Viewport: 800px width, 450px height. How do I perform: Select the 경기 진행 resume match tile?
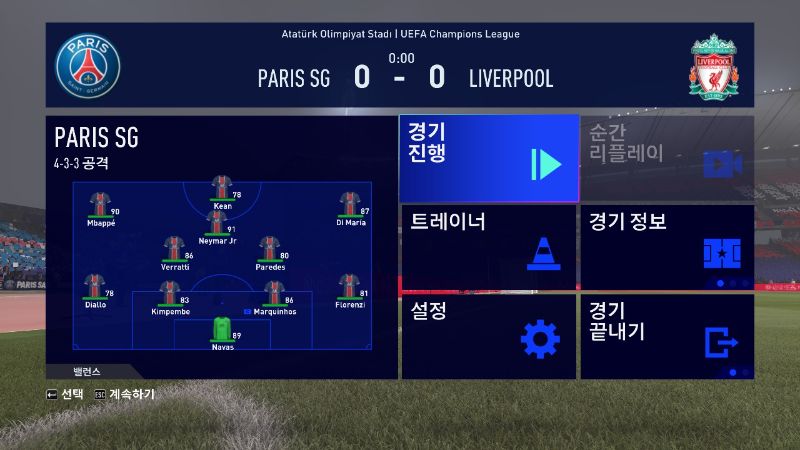tap(489, 158)
